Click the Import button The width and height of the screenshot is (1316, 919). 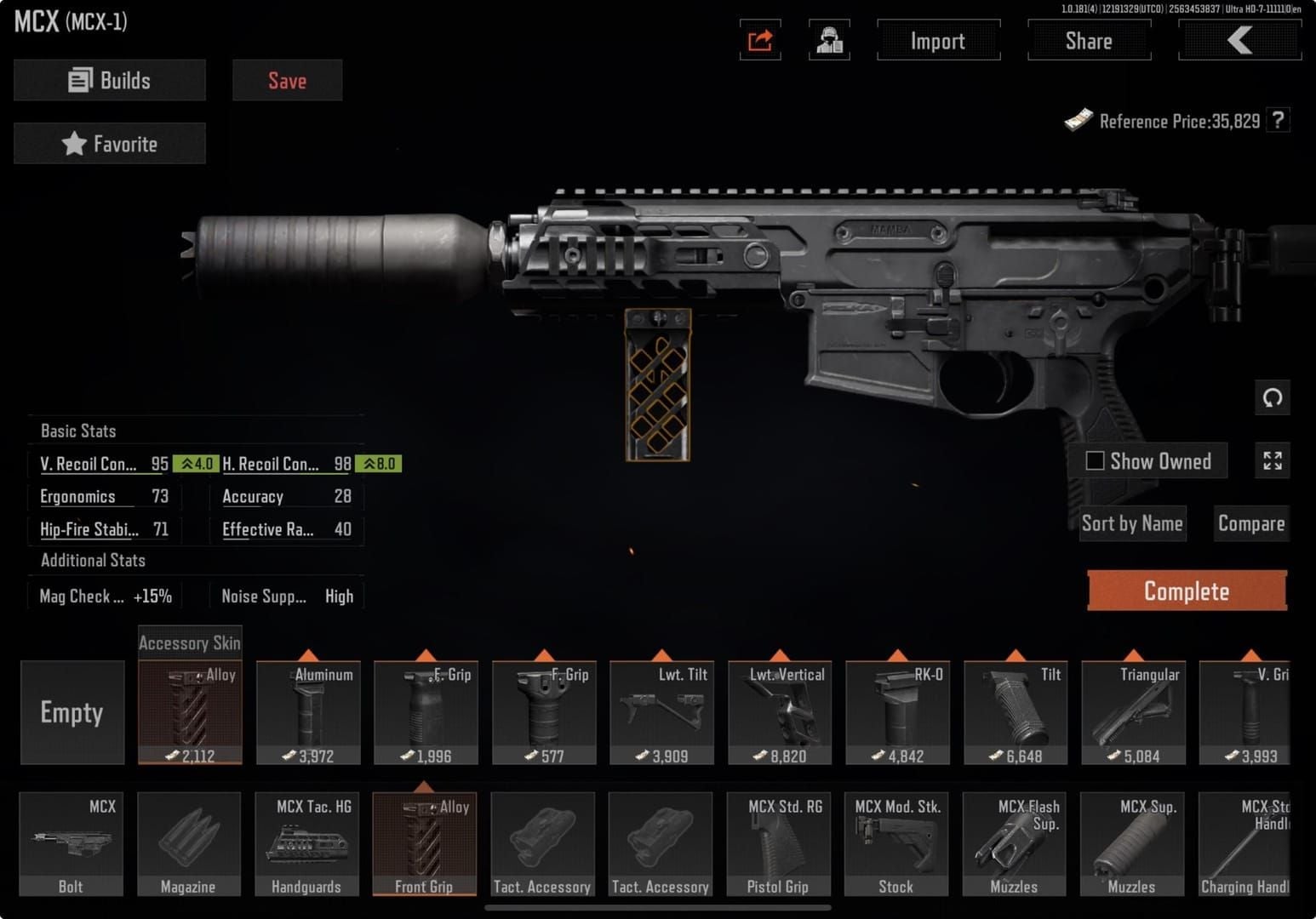pos(938,40)
